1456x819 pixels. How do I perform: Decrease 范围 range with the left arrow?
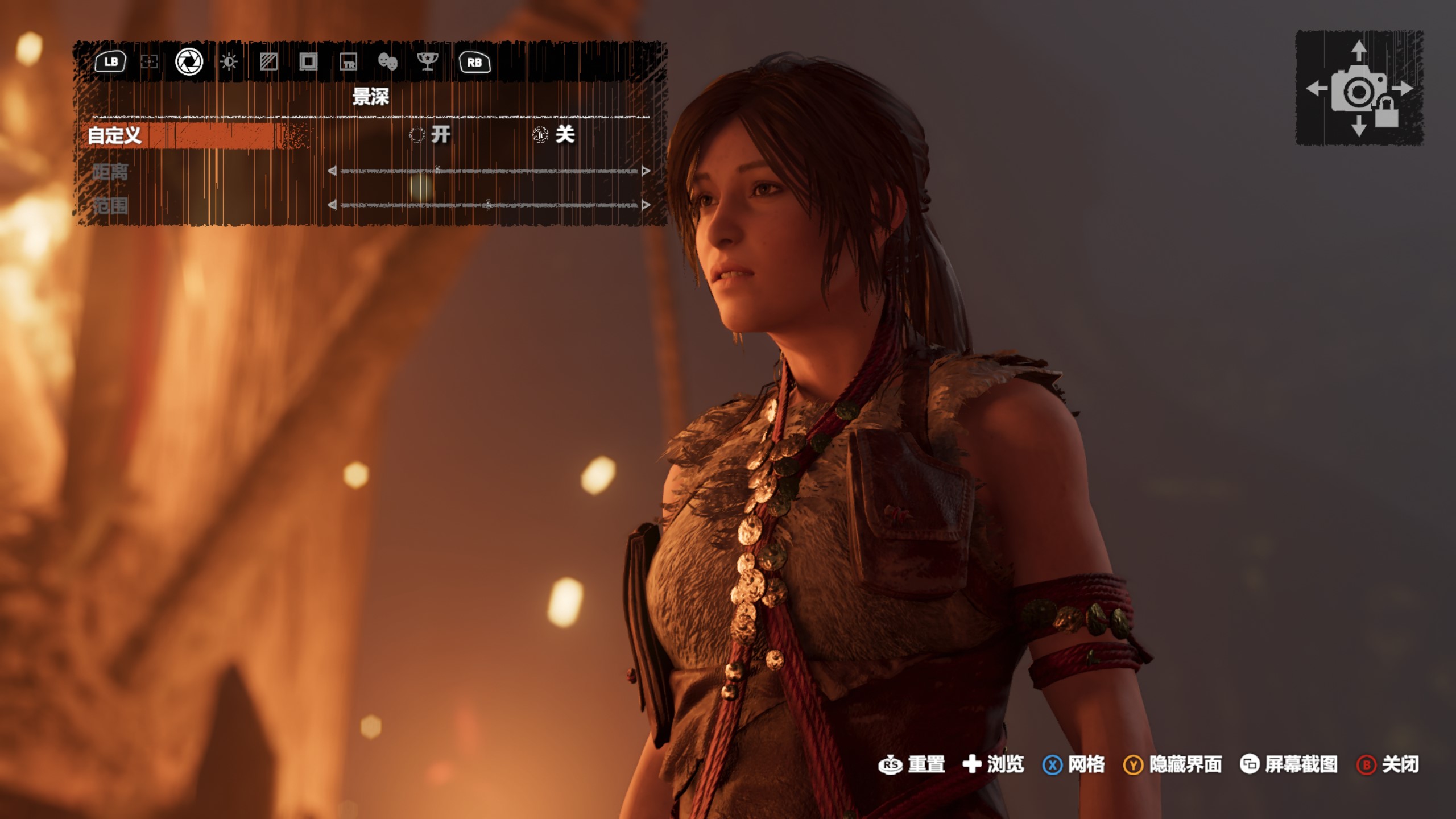tap(332, 205)
